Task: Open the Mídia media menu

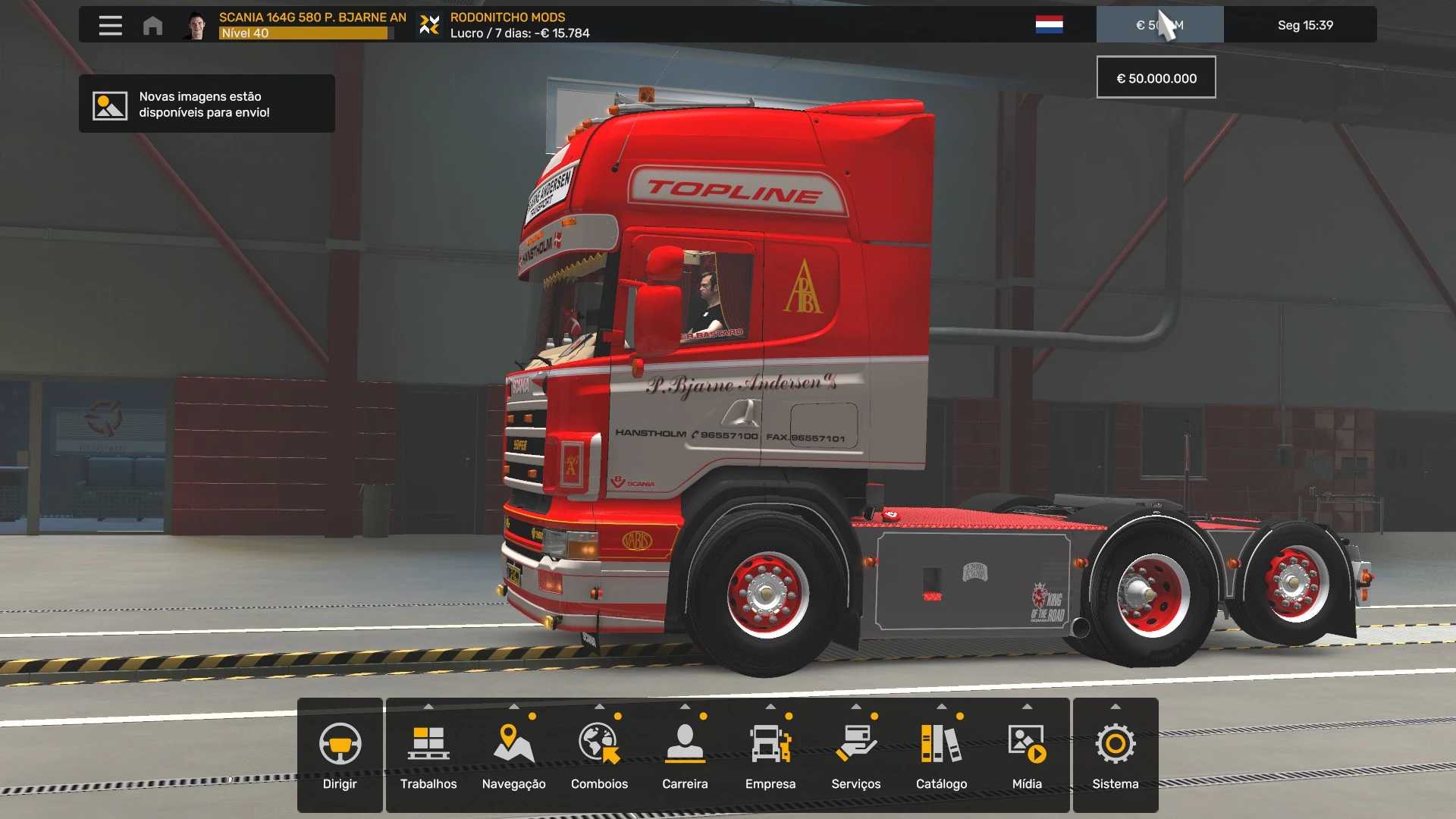Action: [x=1027, y=755]
